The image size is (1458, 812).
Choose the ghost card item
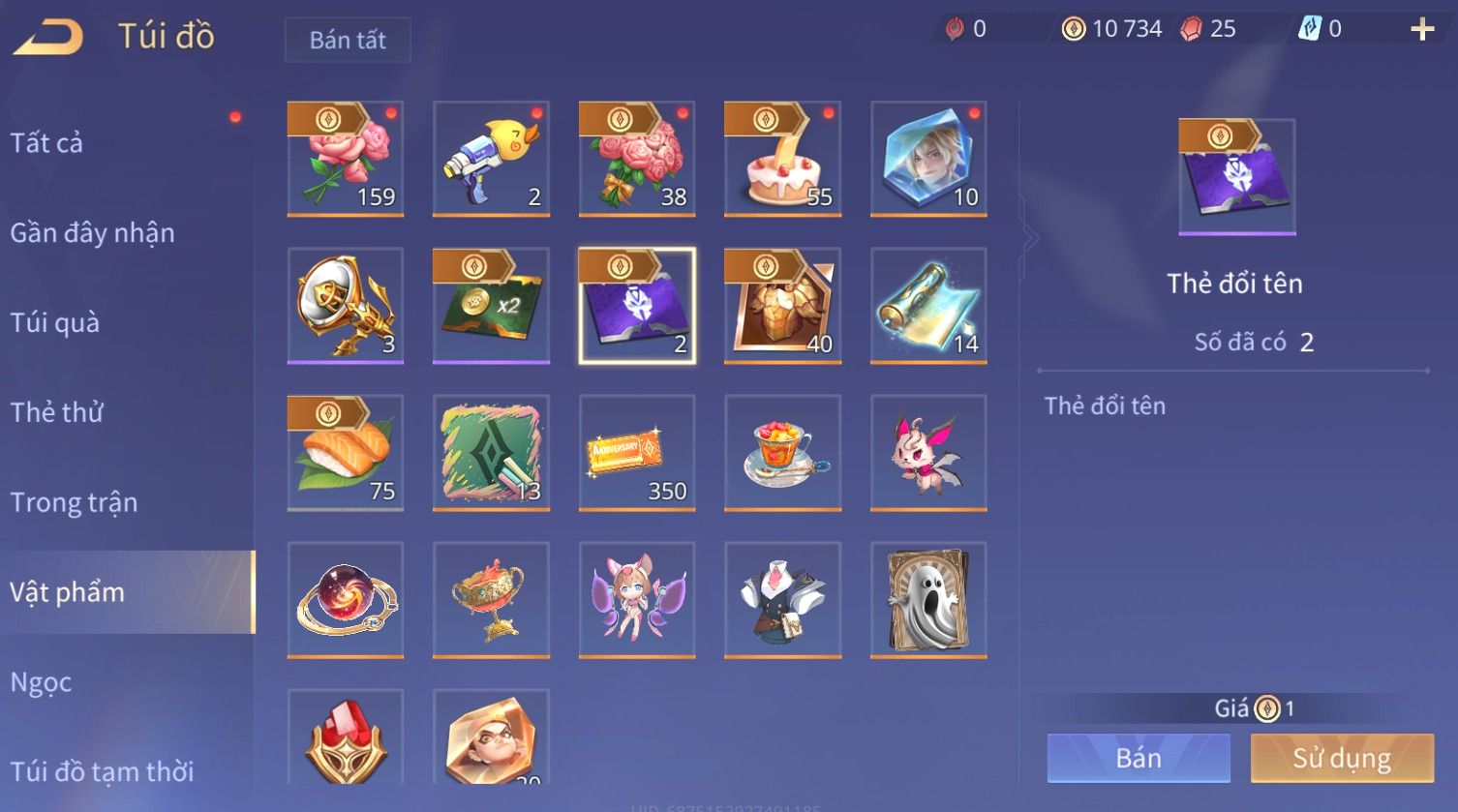928,600
